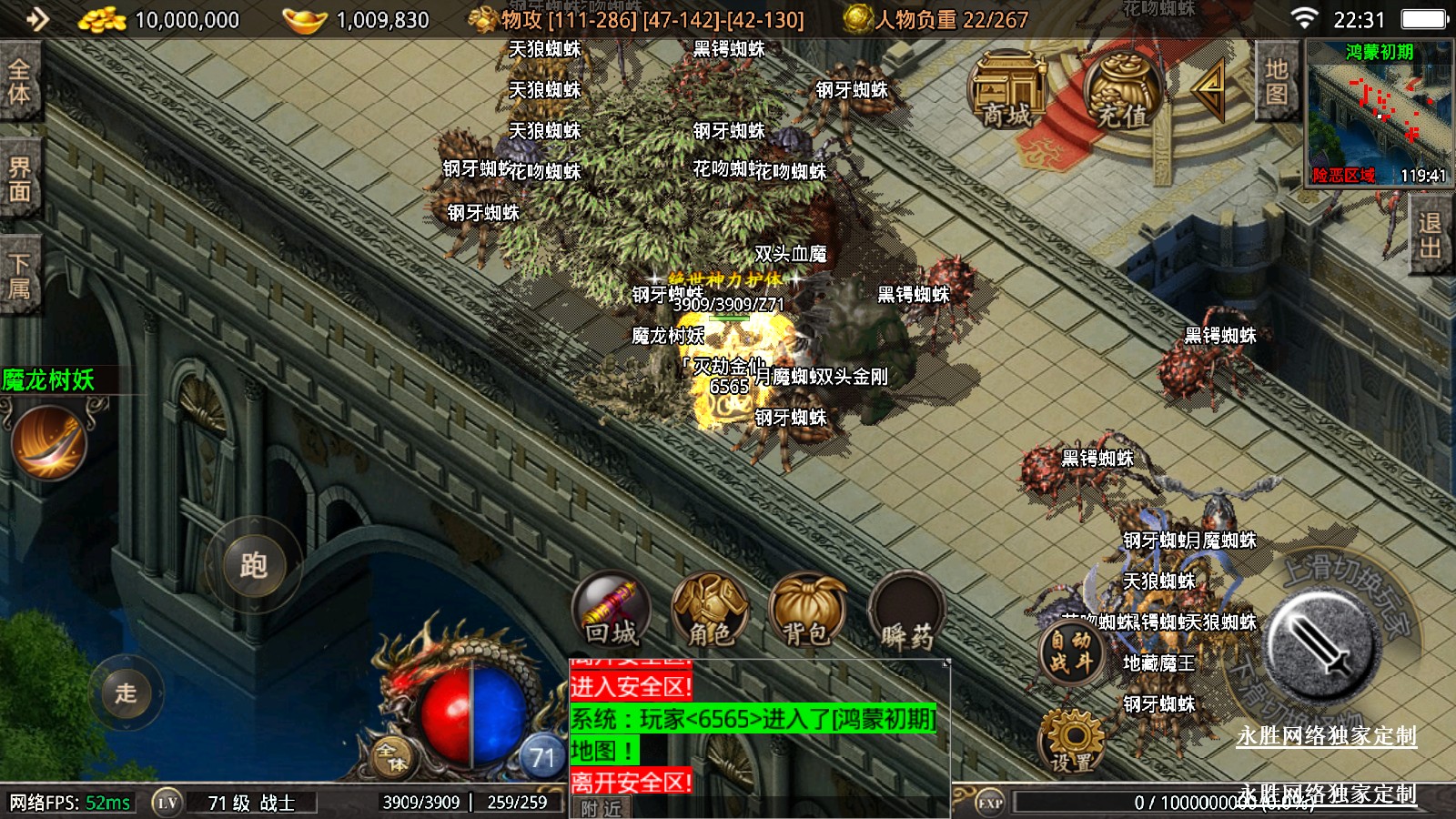Viewport: 1456px width, 819px height.
Task: Activate the flaming sword skill icon
Action: click(x=49, y=442)
